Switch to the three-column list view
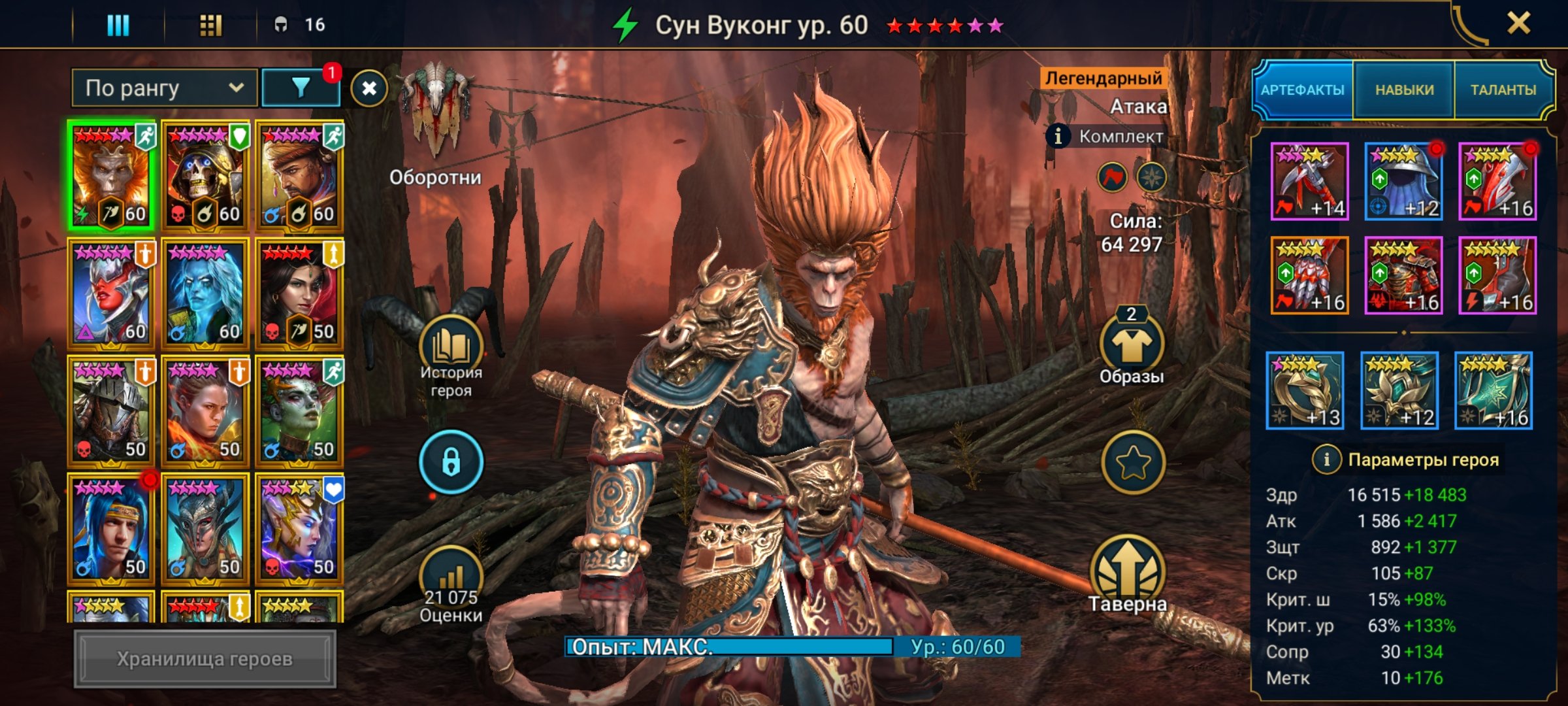1568x706 pixels. (x=118, y=25)
